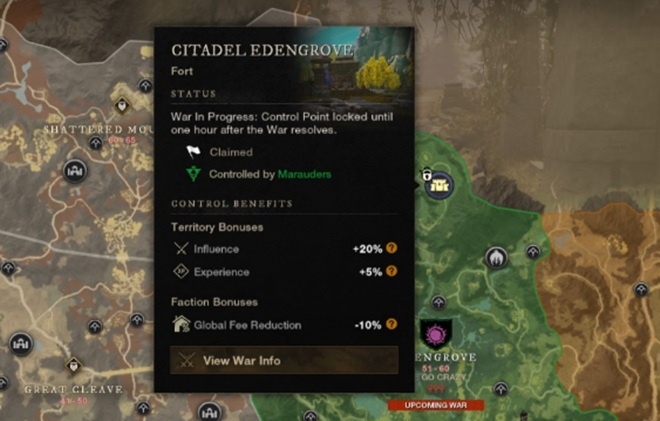The height and width of the screenshot is (421, 660).
Task: Click the help icon beside Global Fee Reduction
Action: [392, 324]
